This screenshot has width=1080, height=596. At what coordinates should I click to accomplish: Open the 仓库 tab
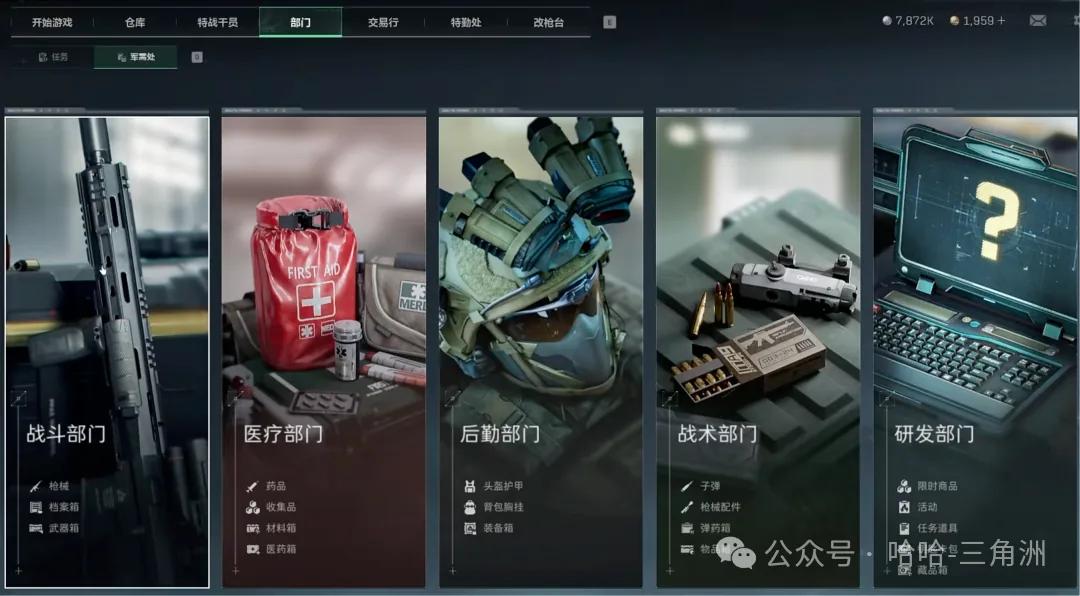click(x=135, y=22)
